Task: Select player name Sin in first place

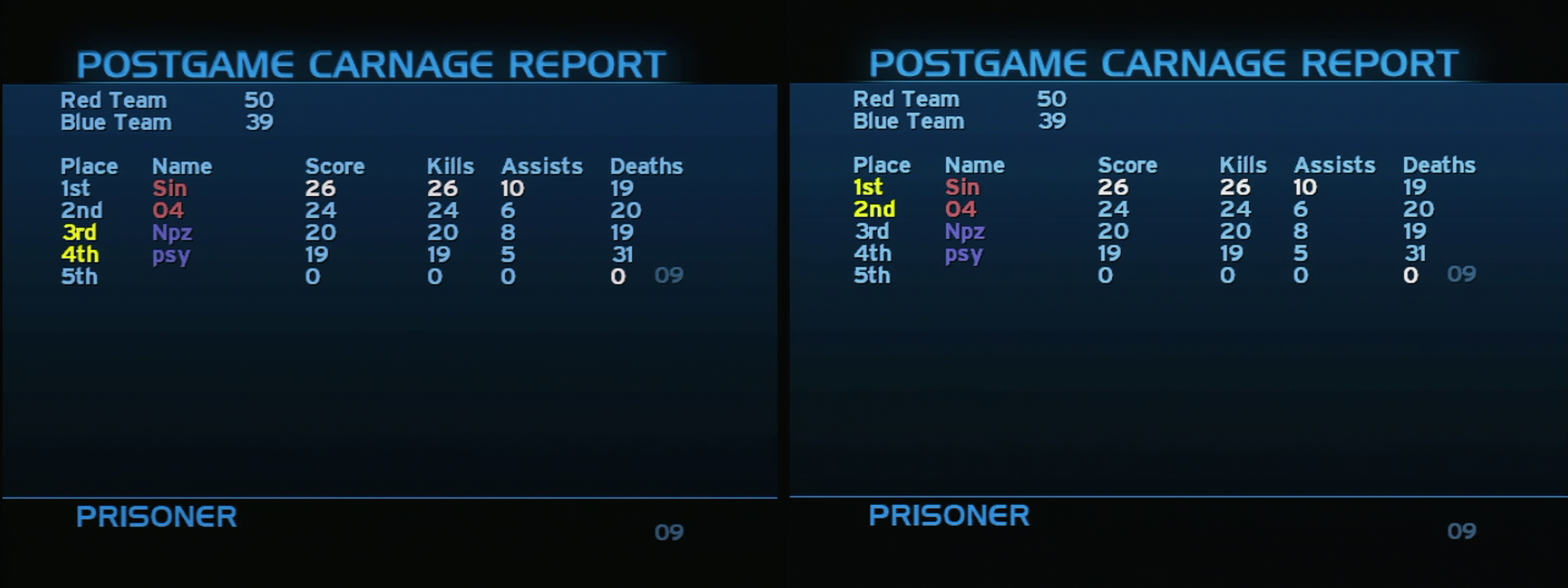Action: 170,188
